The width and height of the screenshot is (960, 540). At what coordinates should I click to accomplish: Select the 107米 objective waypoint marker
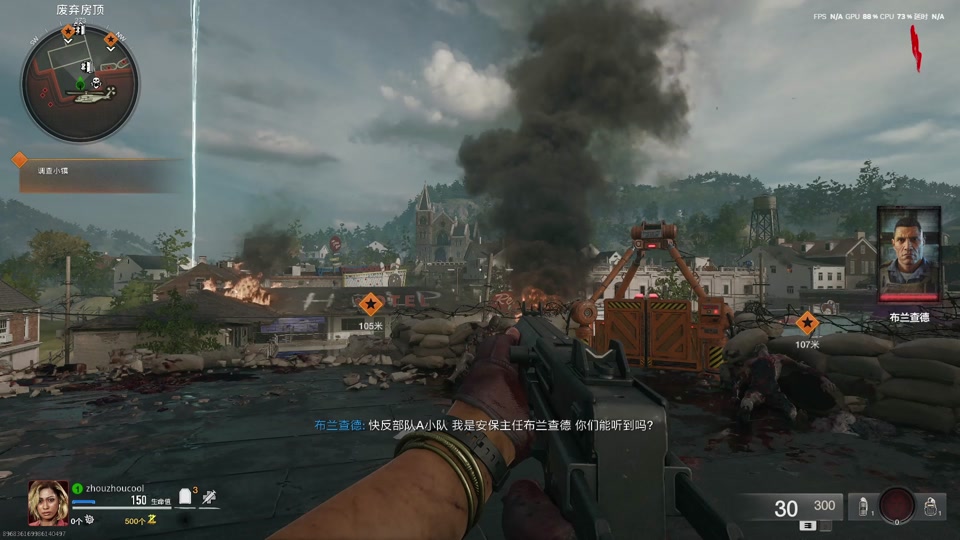point(807,323)
